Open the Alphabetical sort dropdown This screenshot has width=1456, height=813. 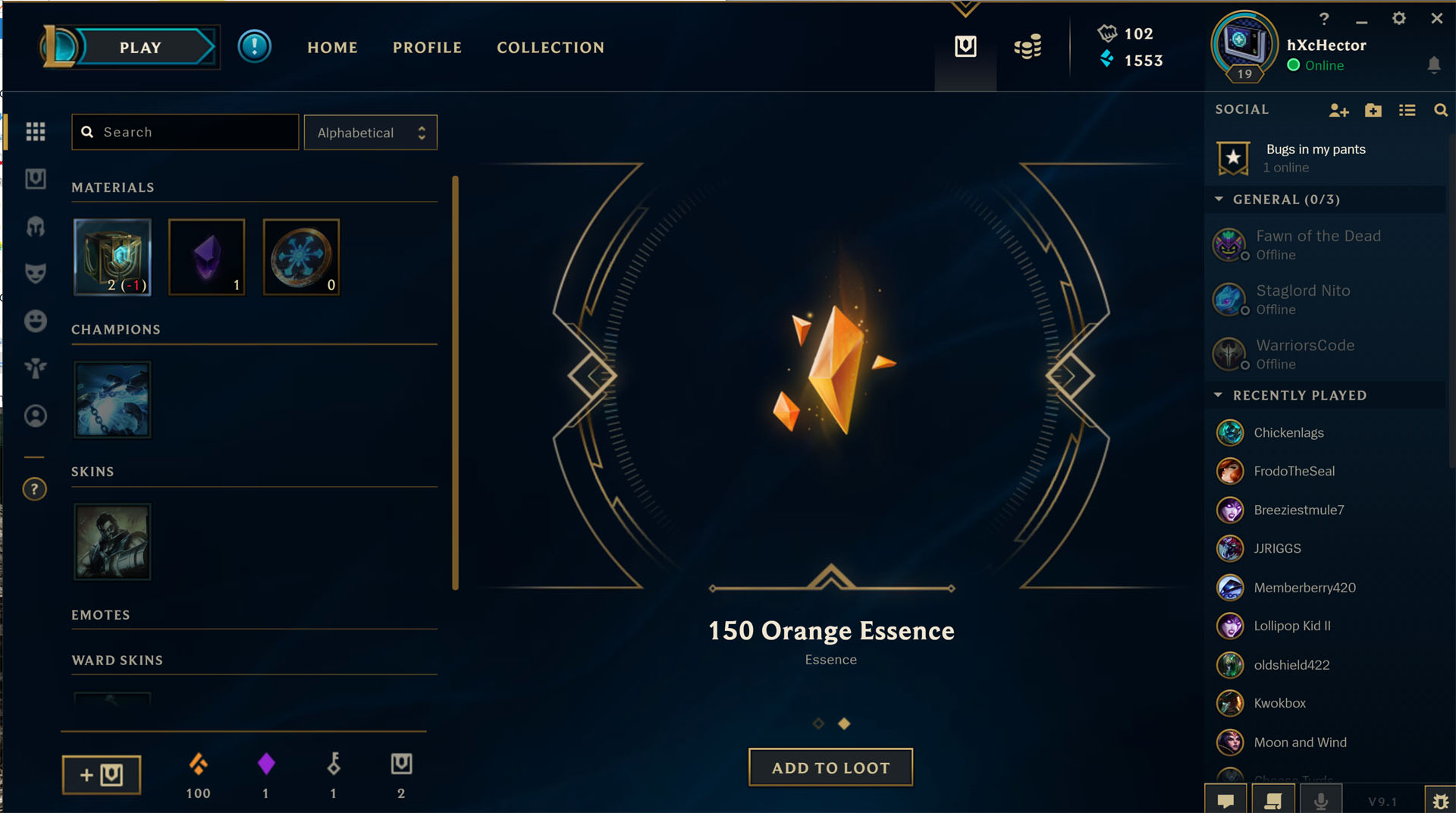pyautogui.click(x=370, y=132)
